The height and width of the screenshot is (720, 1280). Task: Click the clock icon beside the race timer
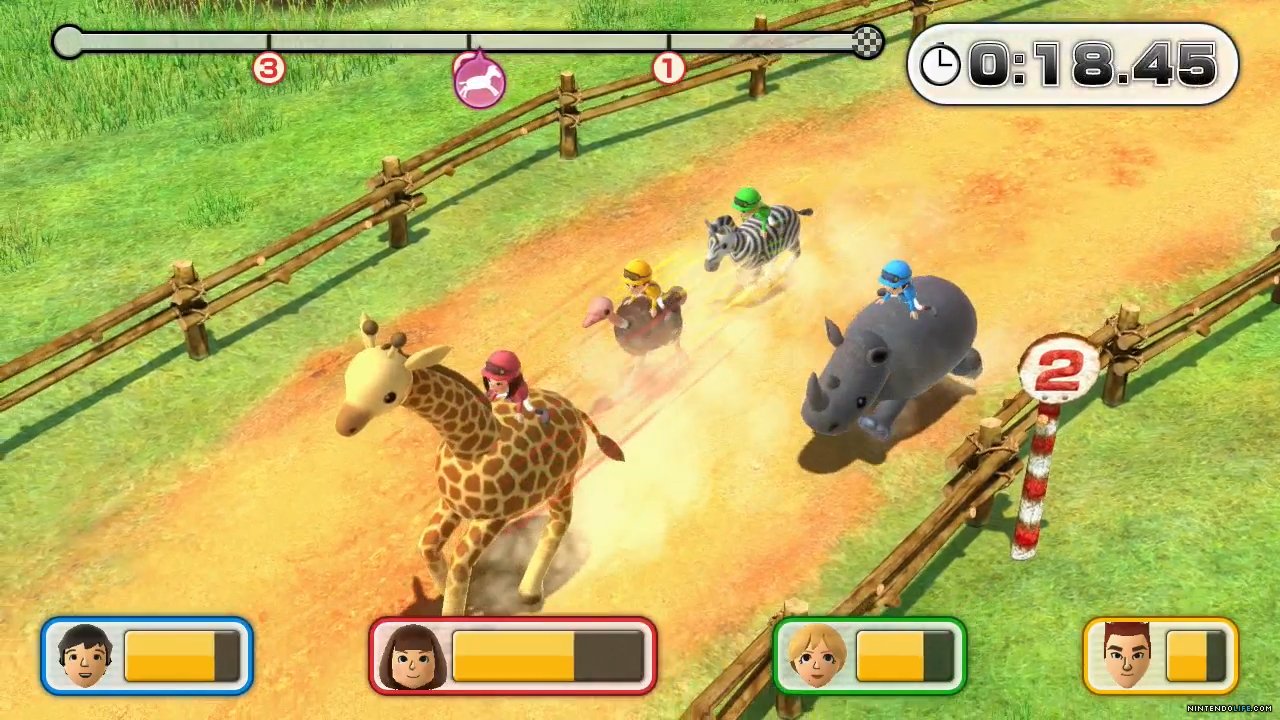(x=939, y=64)
